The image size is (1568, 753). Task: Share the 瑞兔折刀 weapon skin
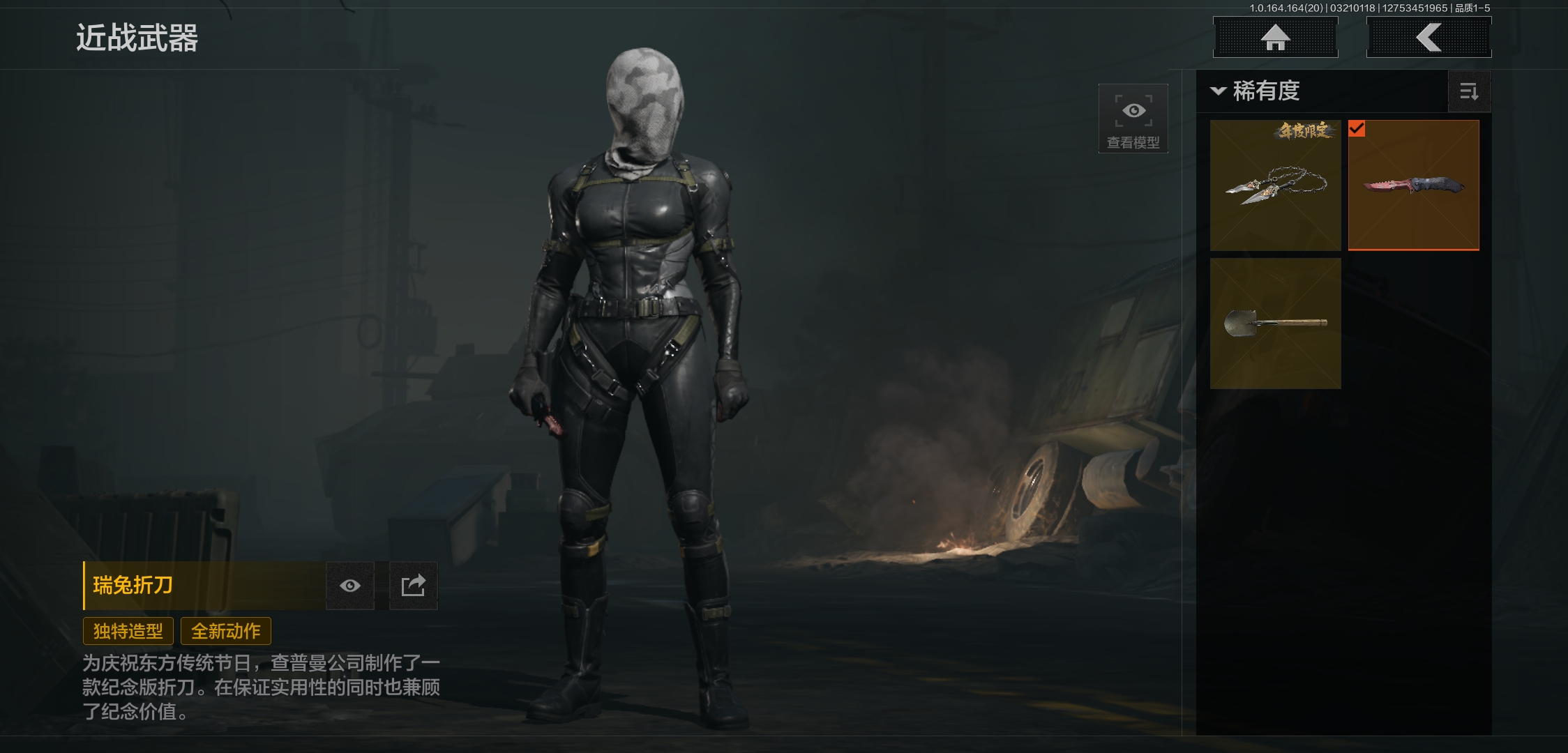point(413,586)
